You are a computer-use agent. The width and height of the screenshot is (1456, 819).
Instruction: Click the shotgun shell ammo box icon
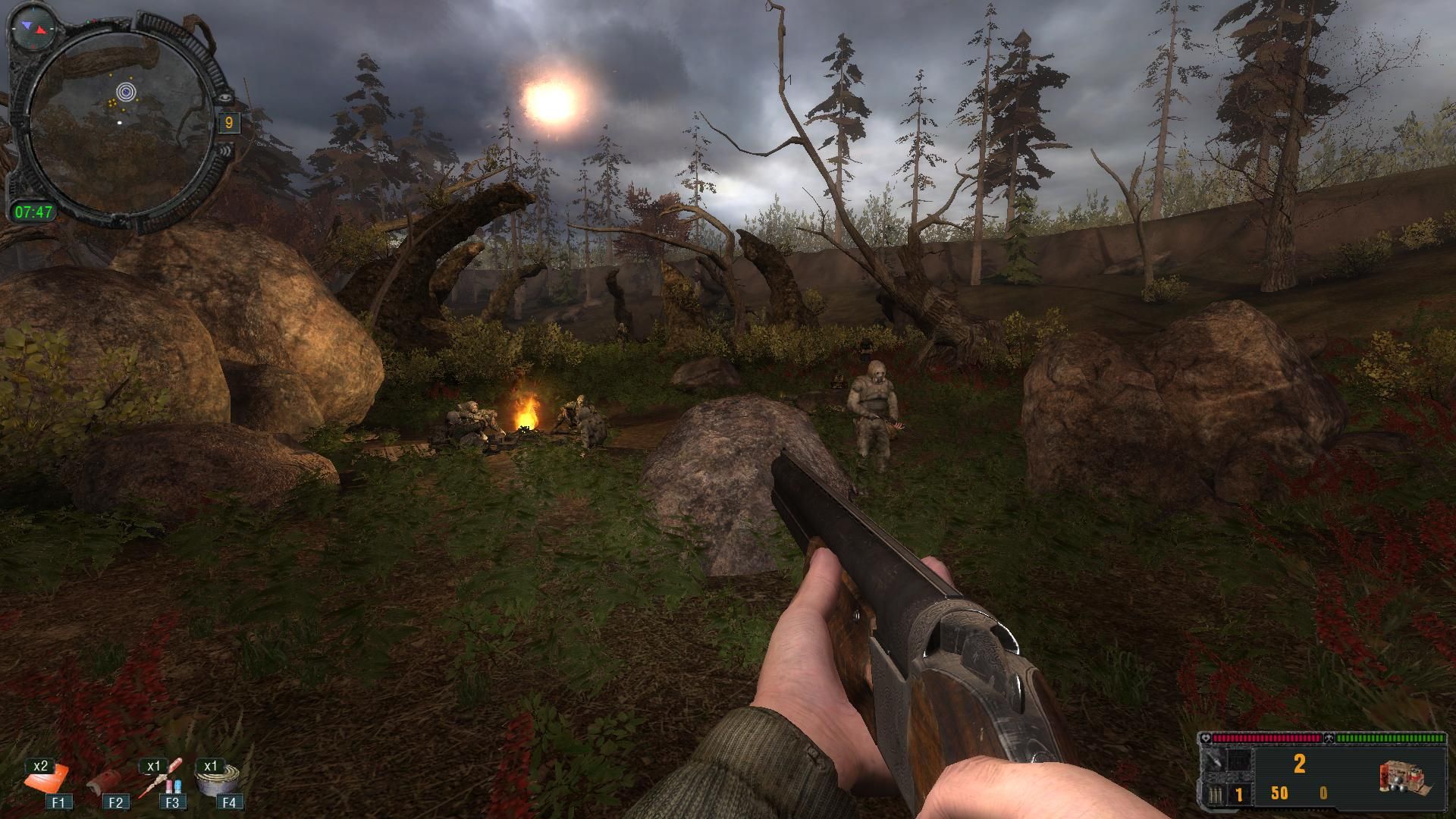click(1402, 778)
